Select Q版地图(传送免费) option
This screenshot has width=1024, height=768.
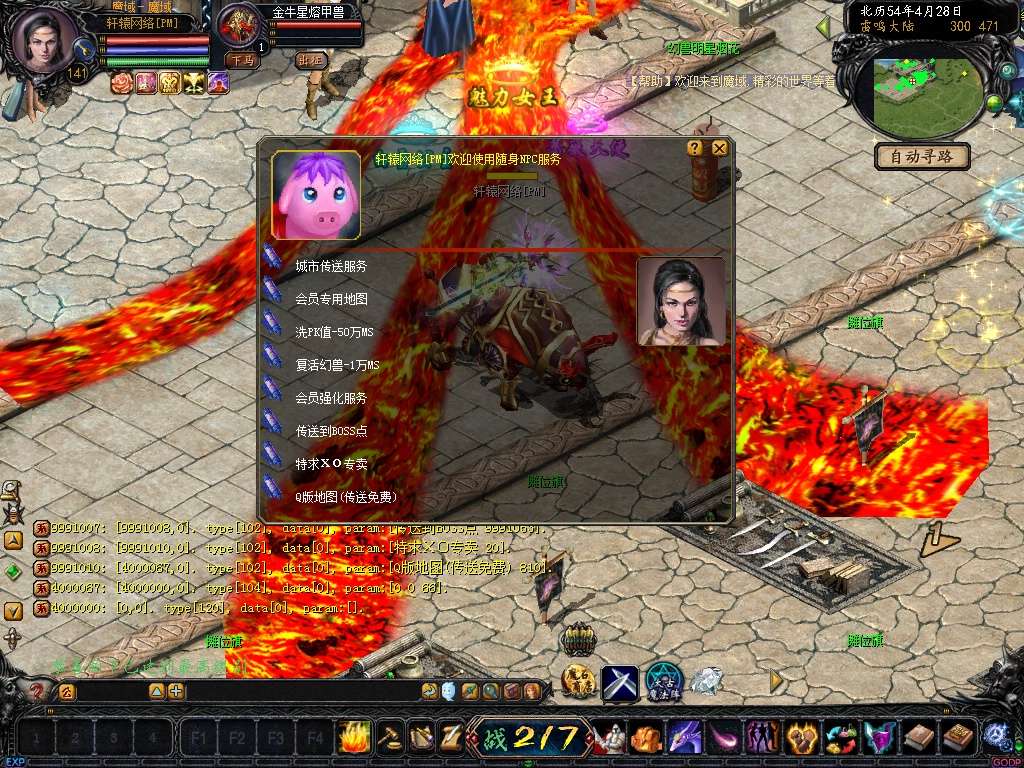[x=344, y=497]
